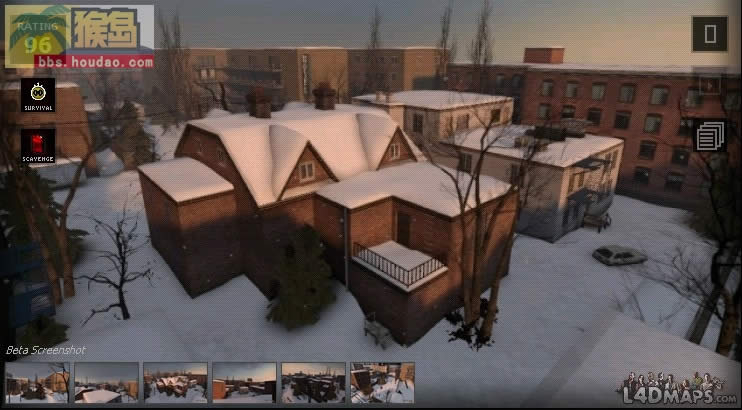Open the fifth screenshot thumbnail

(313, 383)
